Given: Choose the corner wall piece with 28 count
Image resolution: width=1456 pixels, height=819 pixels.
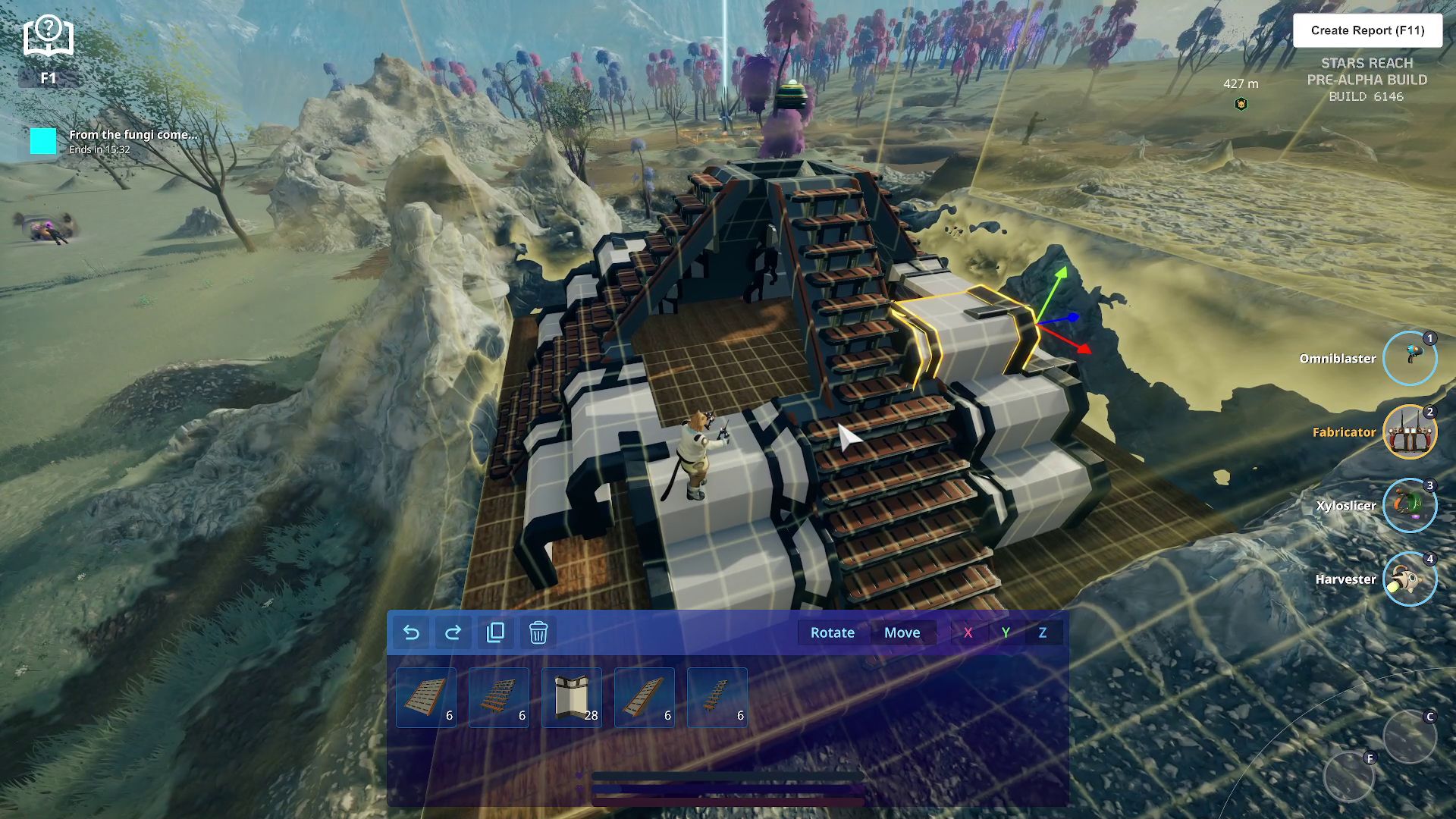Looking at the screenshot, I should (572, 698).
